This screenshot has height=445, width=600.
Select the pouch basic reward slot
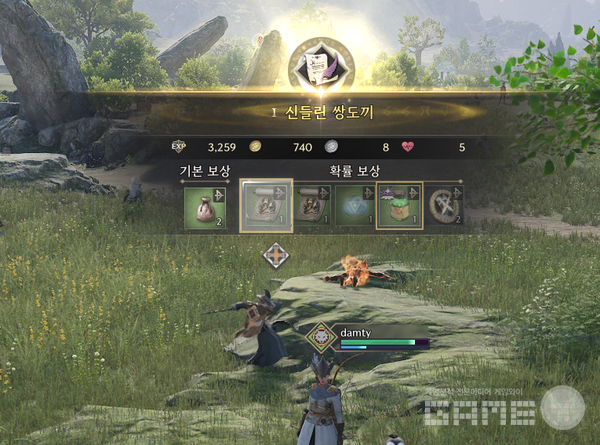205,207
